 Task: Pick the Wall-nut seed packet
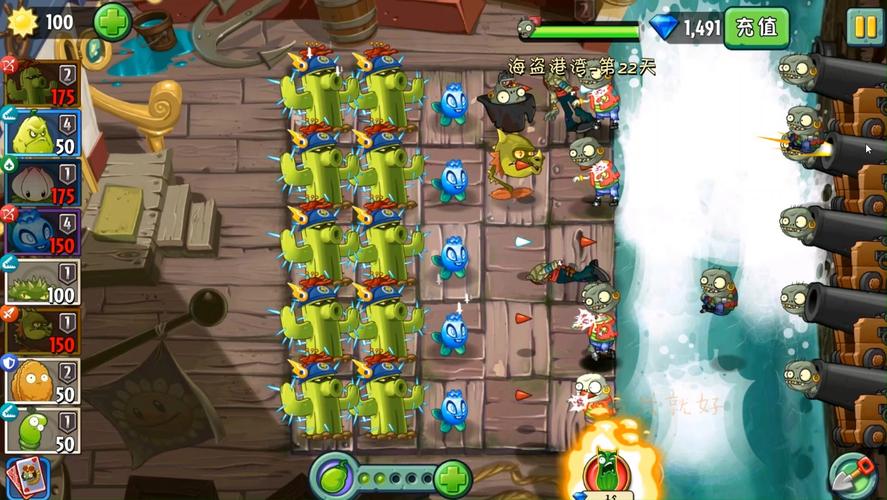[42, 380]
